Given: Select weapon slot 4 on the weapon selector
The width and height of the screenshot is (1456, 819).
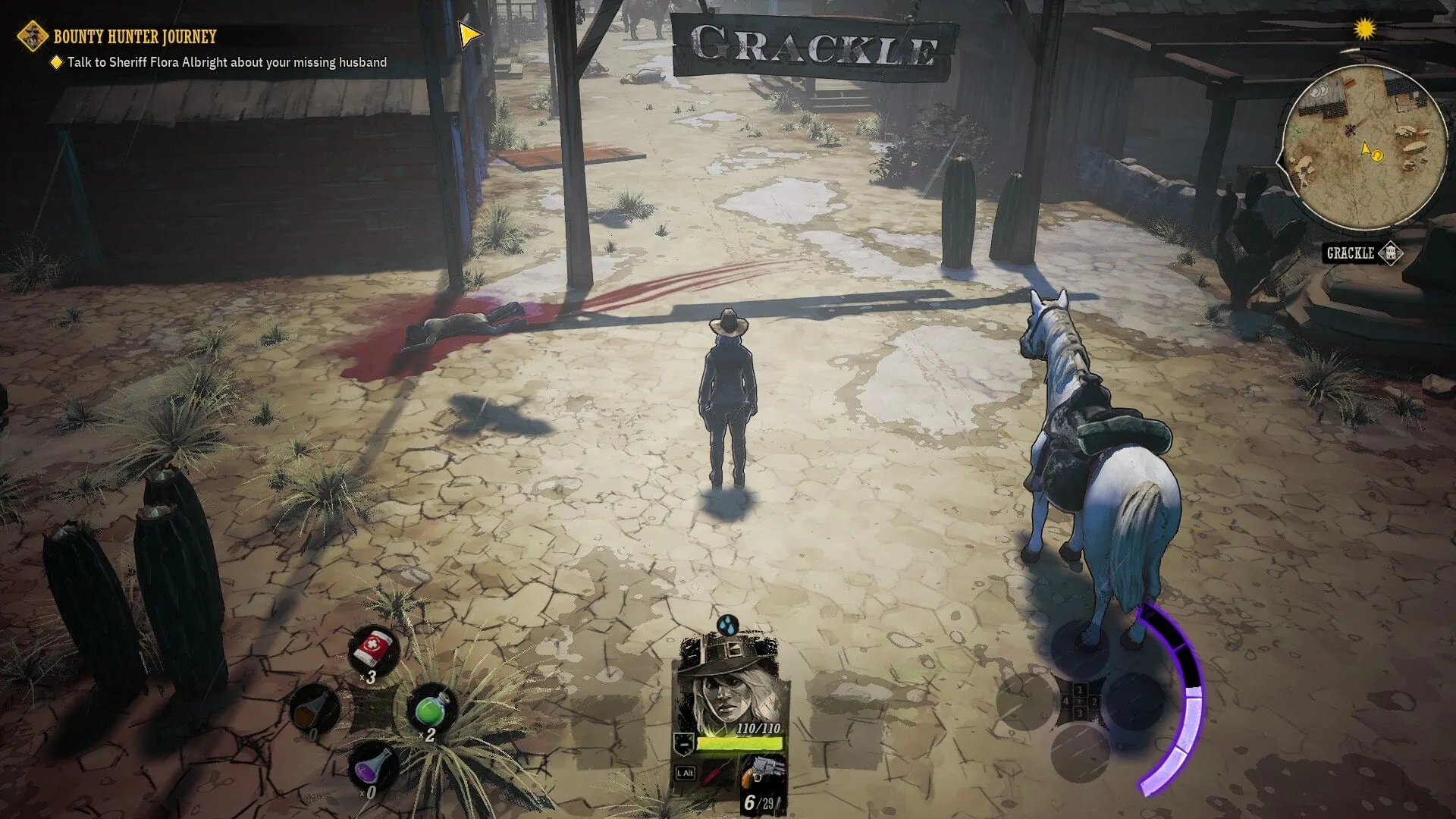Looking at the screenshot, I should pos(1066,702).
